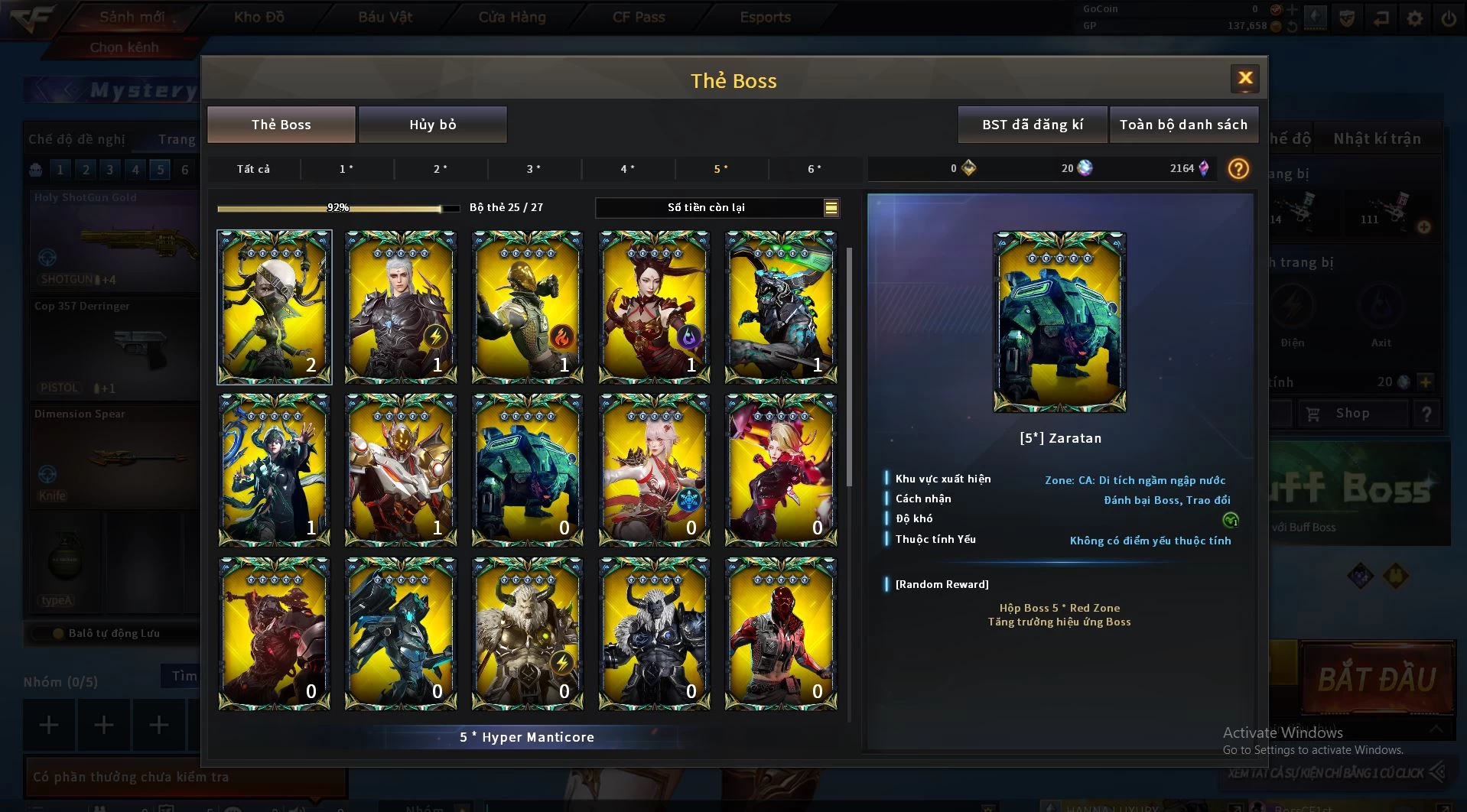Image resolution: width=1467 pixels, height=812 pixels.
Task: Select the Zaratan card in the grid
Action: 527,469
